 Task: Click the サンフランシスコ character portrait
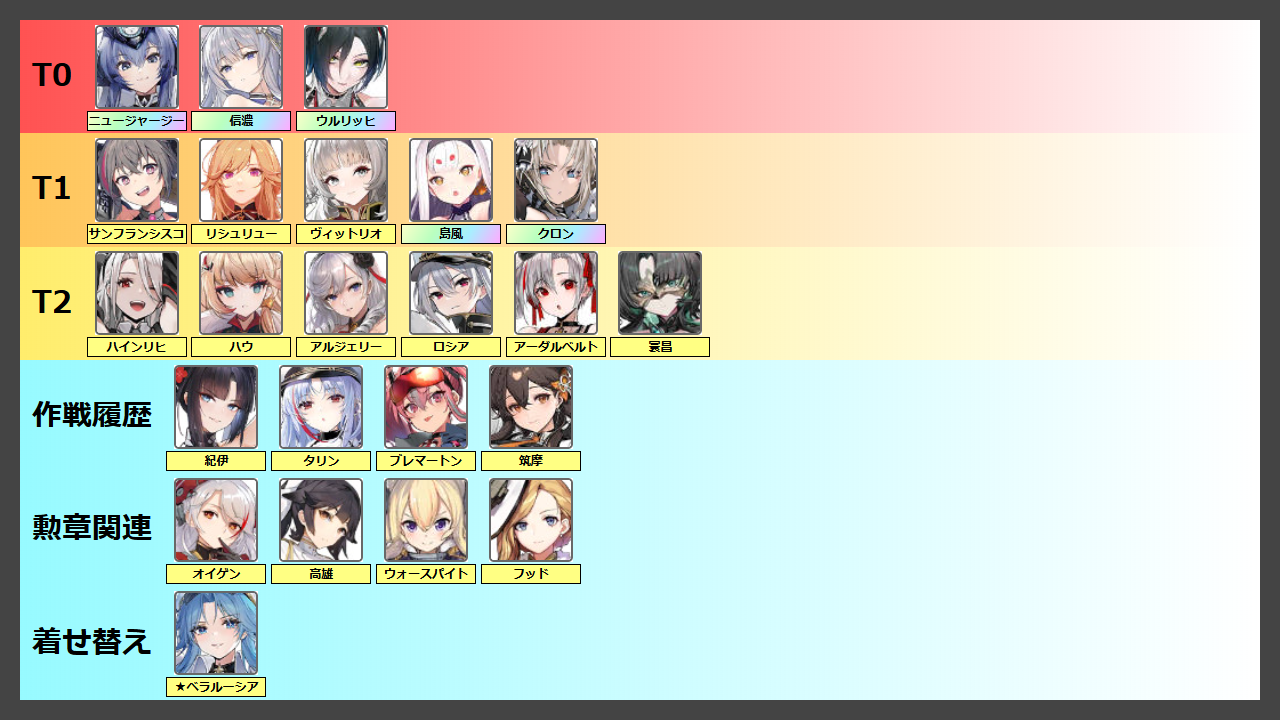pyautogui.click(x=137, y=180)
